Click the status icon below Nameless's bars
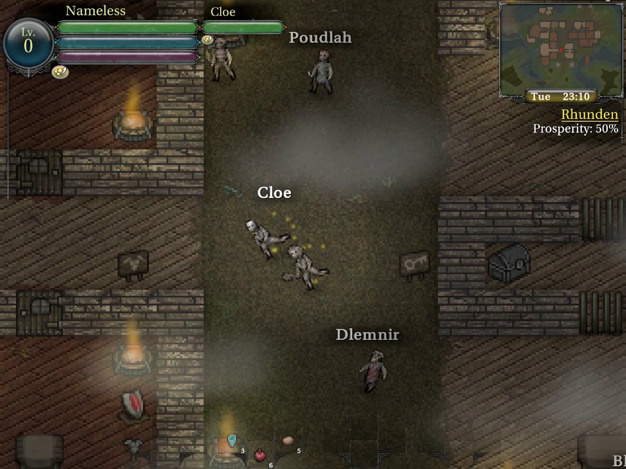This screenshot has height=469, width=626. pos(59,72)
